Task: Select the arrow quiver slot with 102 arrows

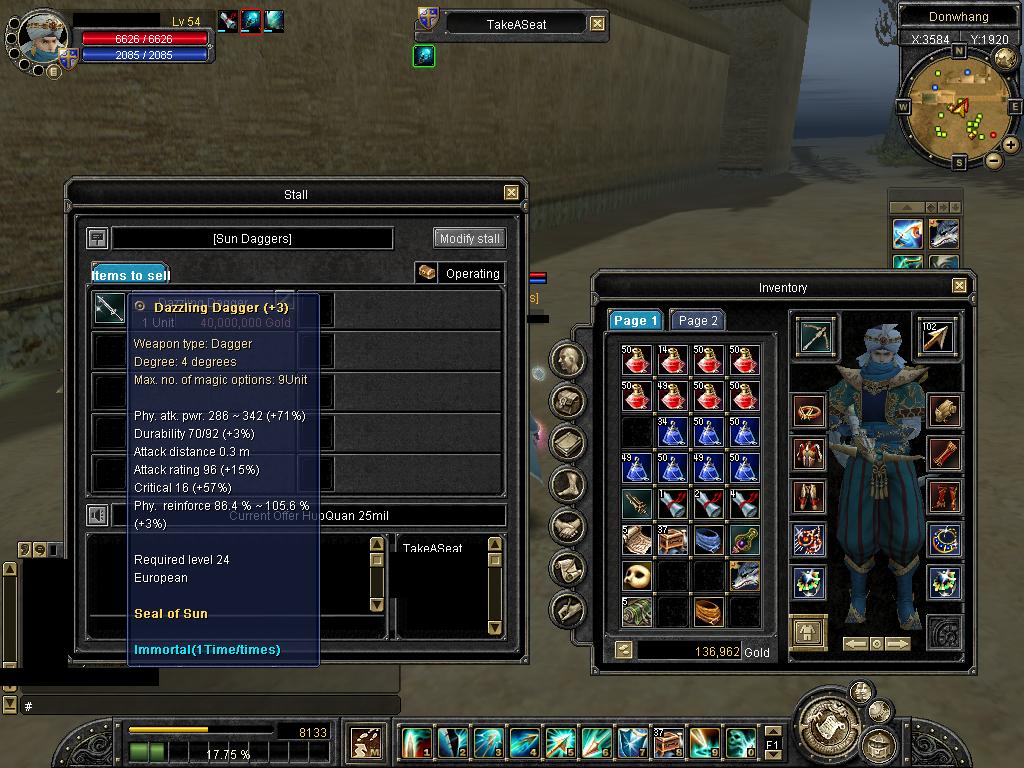Action: pos(937,337)
